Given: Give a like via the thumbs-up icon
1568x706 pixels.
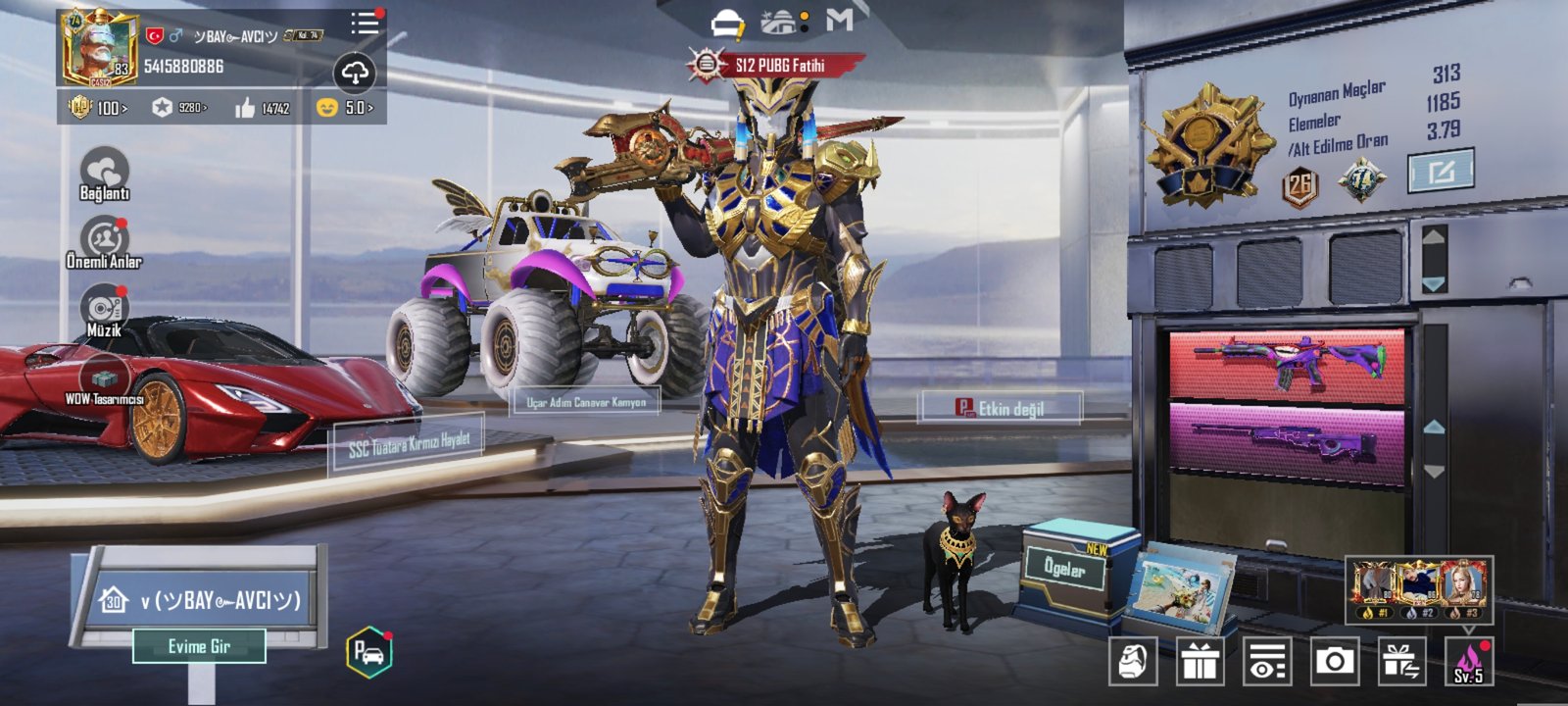Looking at the screenshot, I should pos(245,108).
